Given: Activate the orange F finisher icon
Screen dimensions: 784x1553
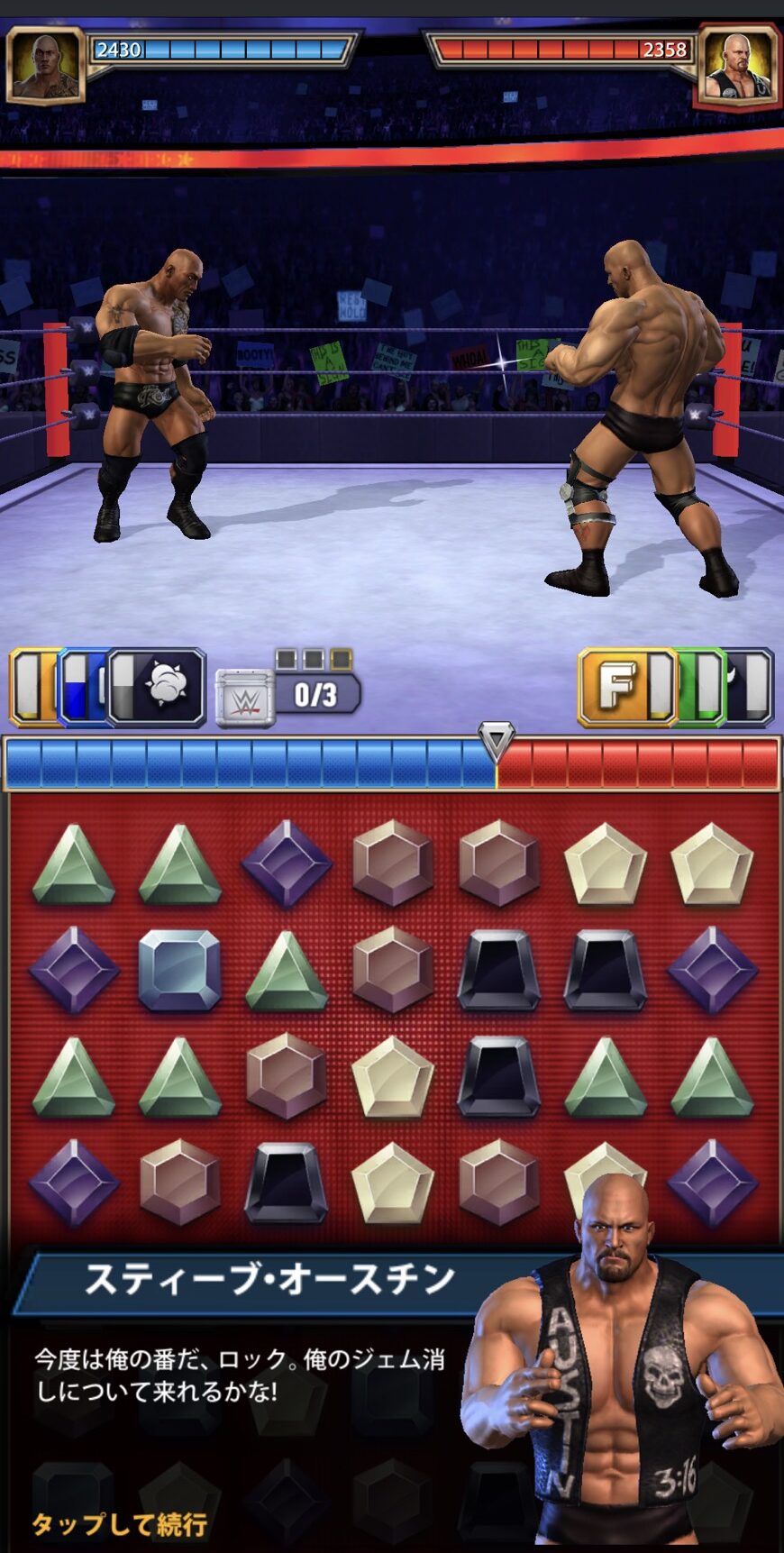Looking at the screenshot, I should coord(617,687).
